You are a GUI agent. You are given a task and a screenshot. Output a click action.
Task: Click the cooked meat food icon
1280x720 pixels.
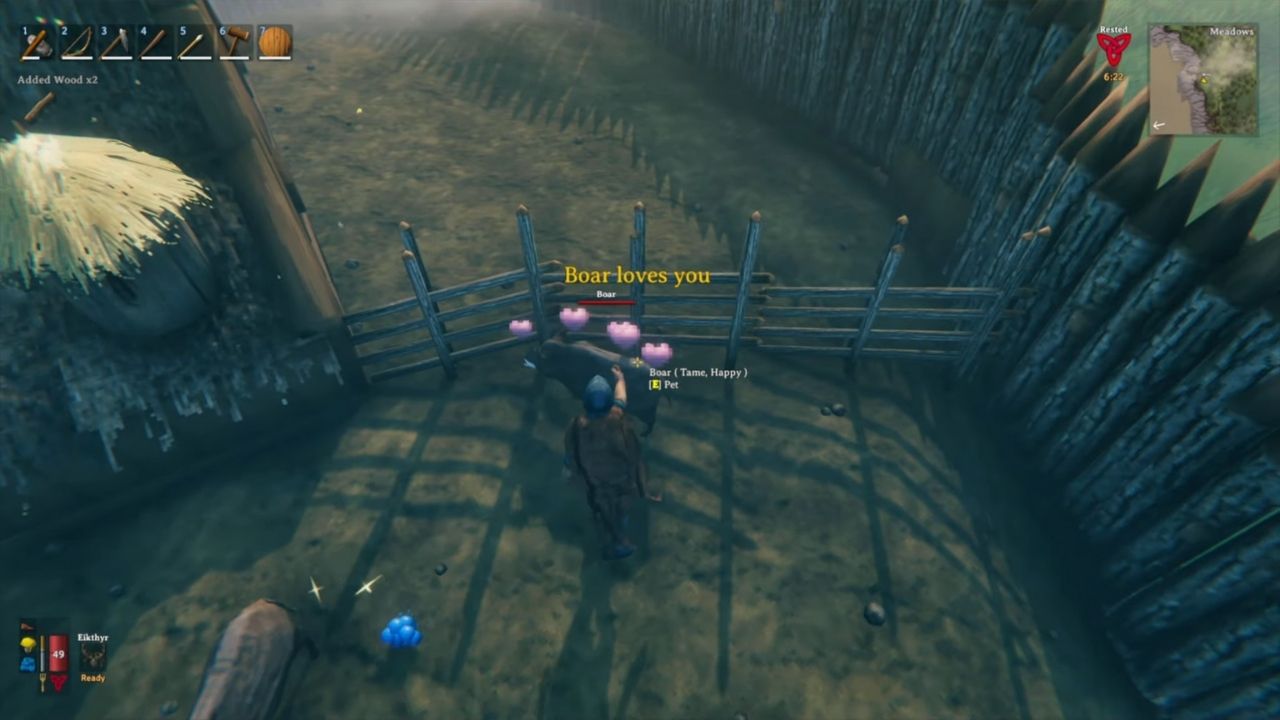coord(28,626)
